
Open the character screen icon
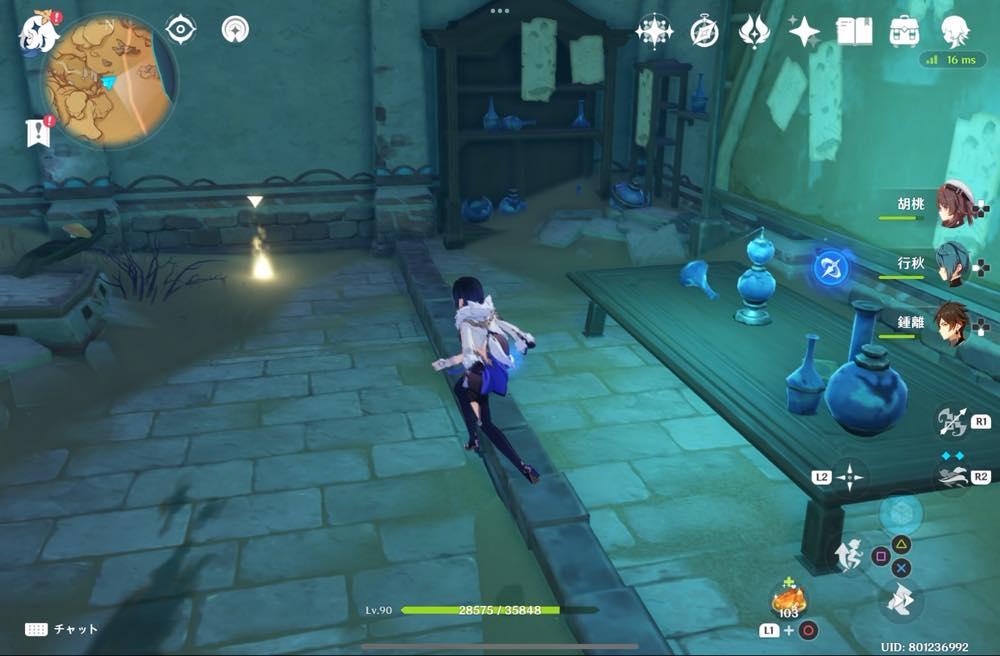[956, 31]
